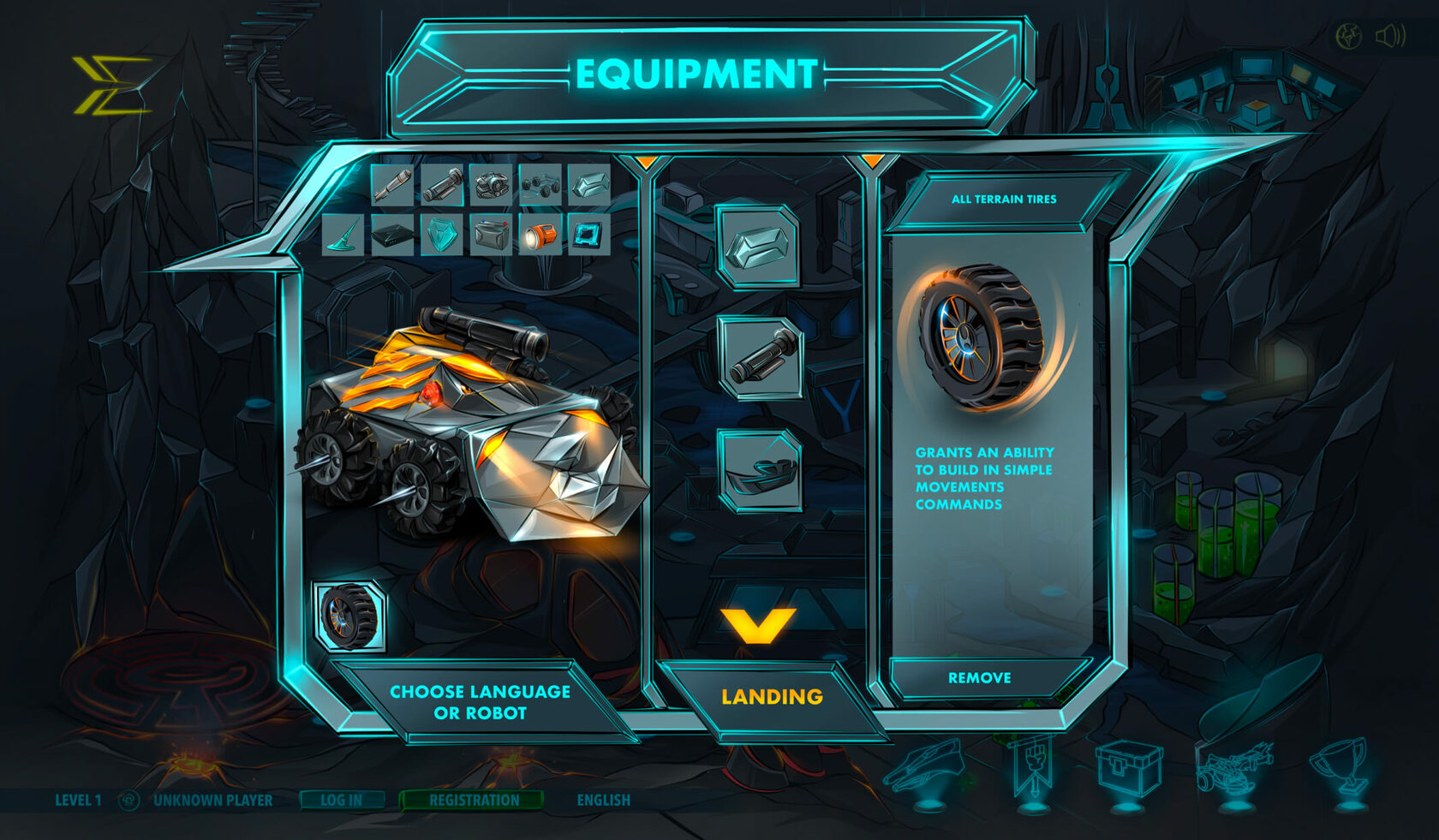Toggle the sound speaker icon
This screenshot has height=840, width=1439.
1389,36
